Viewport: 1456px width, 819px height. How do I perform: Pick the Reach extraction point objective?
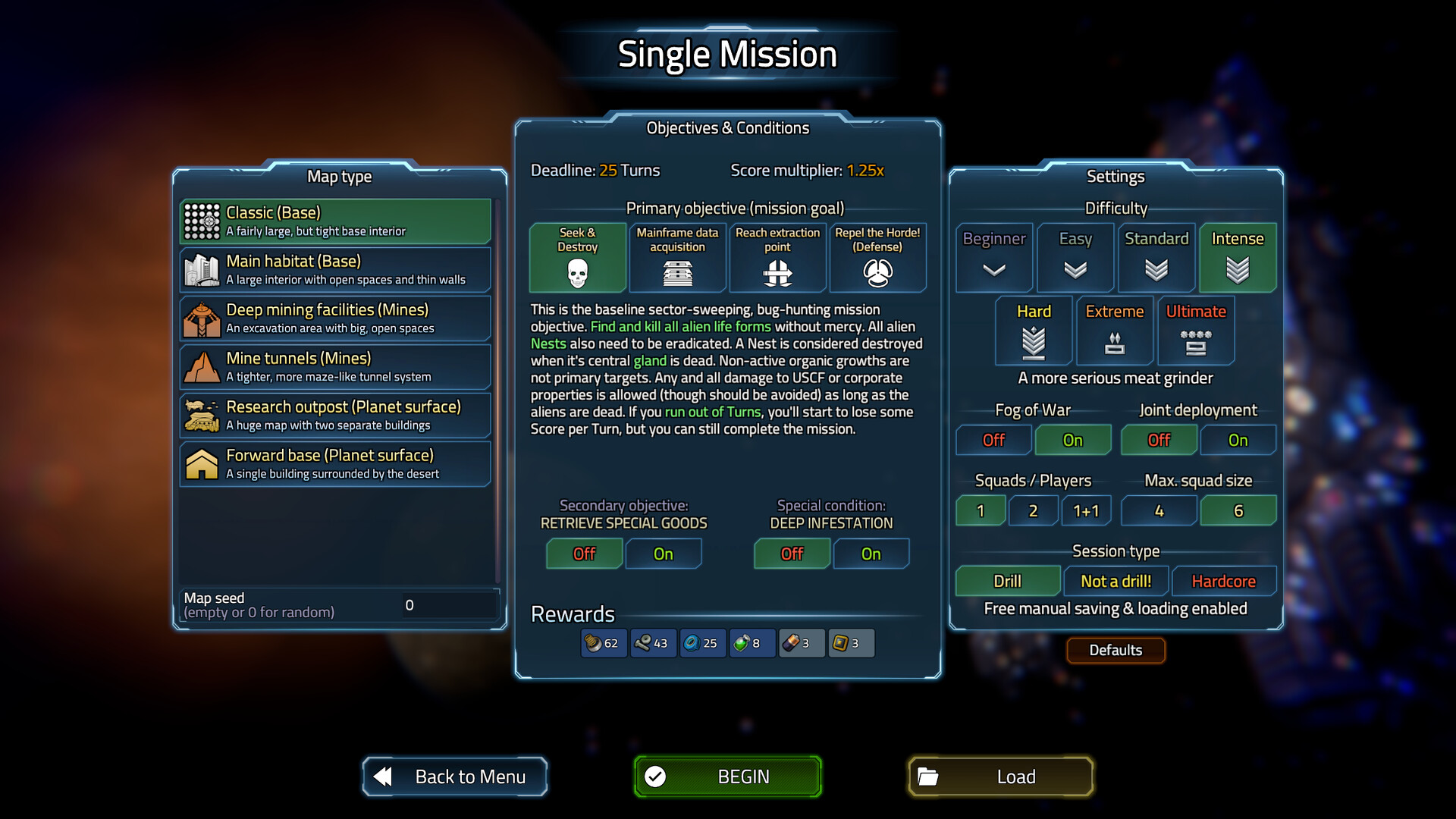pos(777,258)
